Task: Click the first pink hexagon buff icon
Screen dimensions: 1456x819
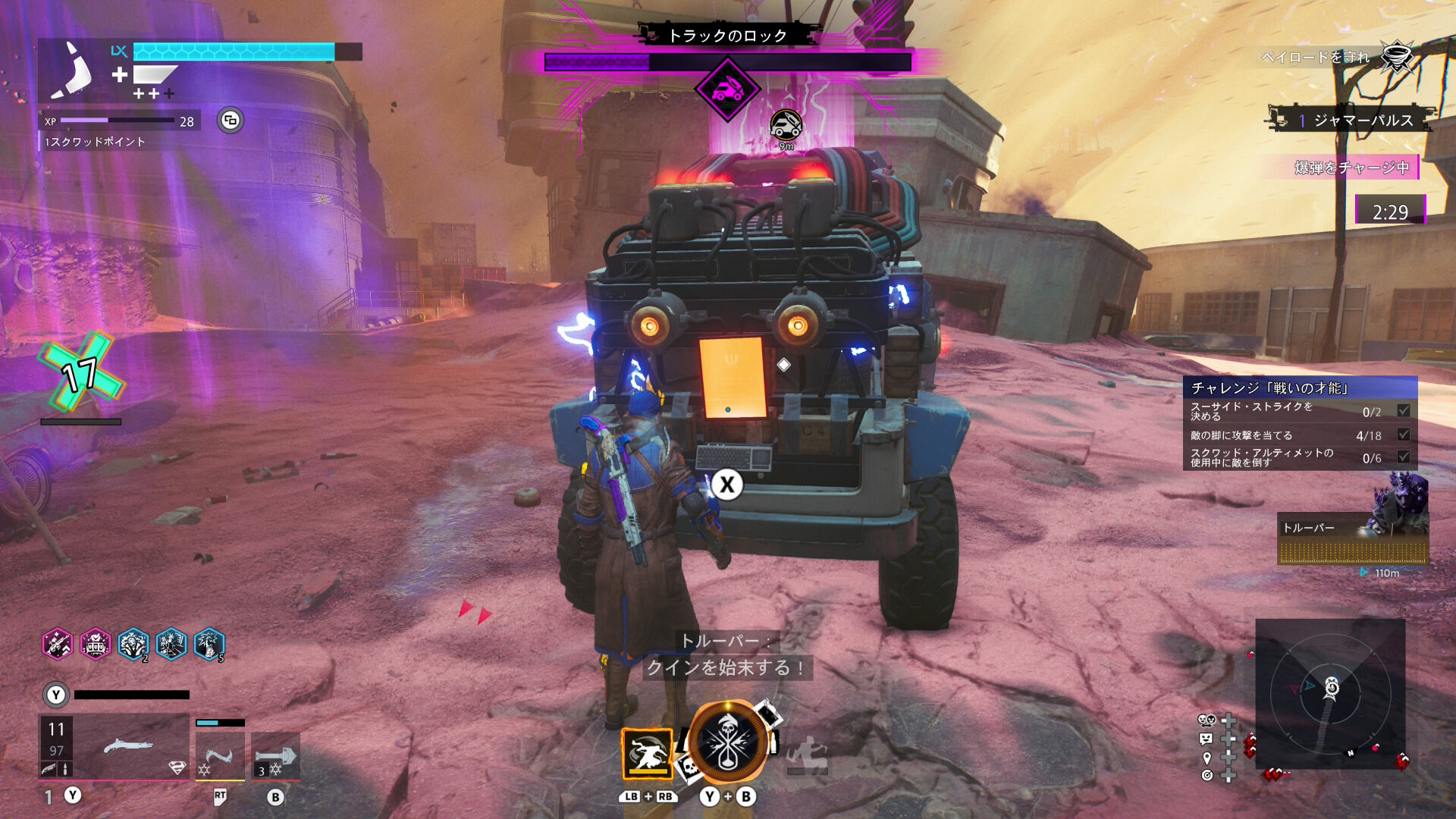Action: tap(58, 645)
